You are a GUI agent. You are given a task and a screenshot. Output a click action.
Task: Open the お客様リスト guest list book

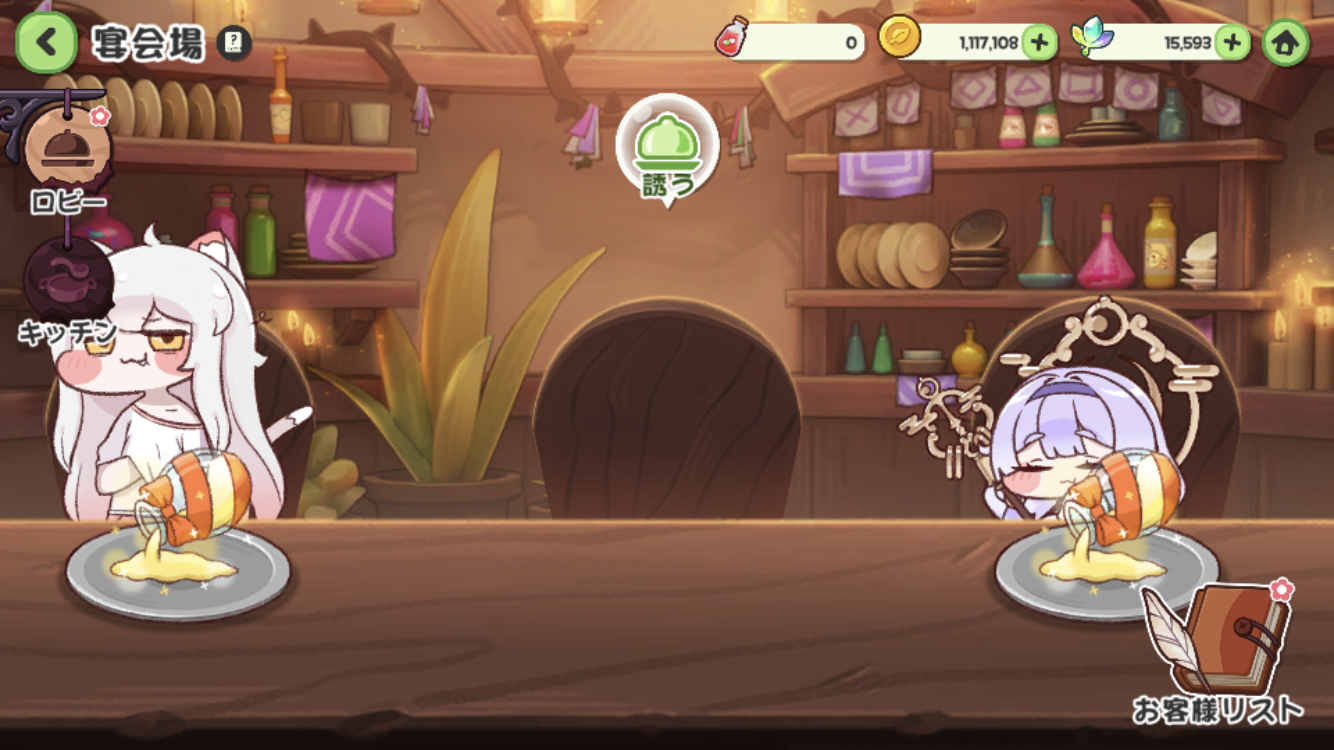1218,650
